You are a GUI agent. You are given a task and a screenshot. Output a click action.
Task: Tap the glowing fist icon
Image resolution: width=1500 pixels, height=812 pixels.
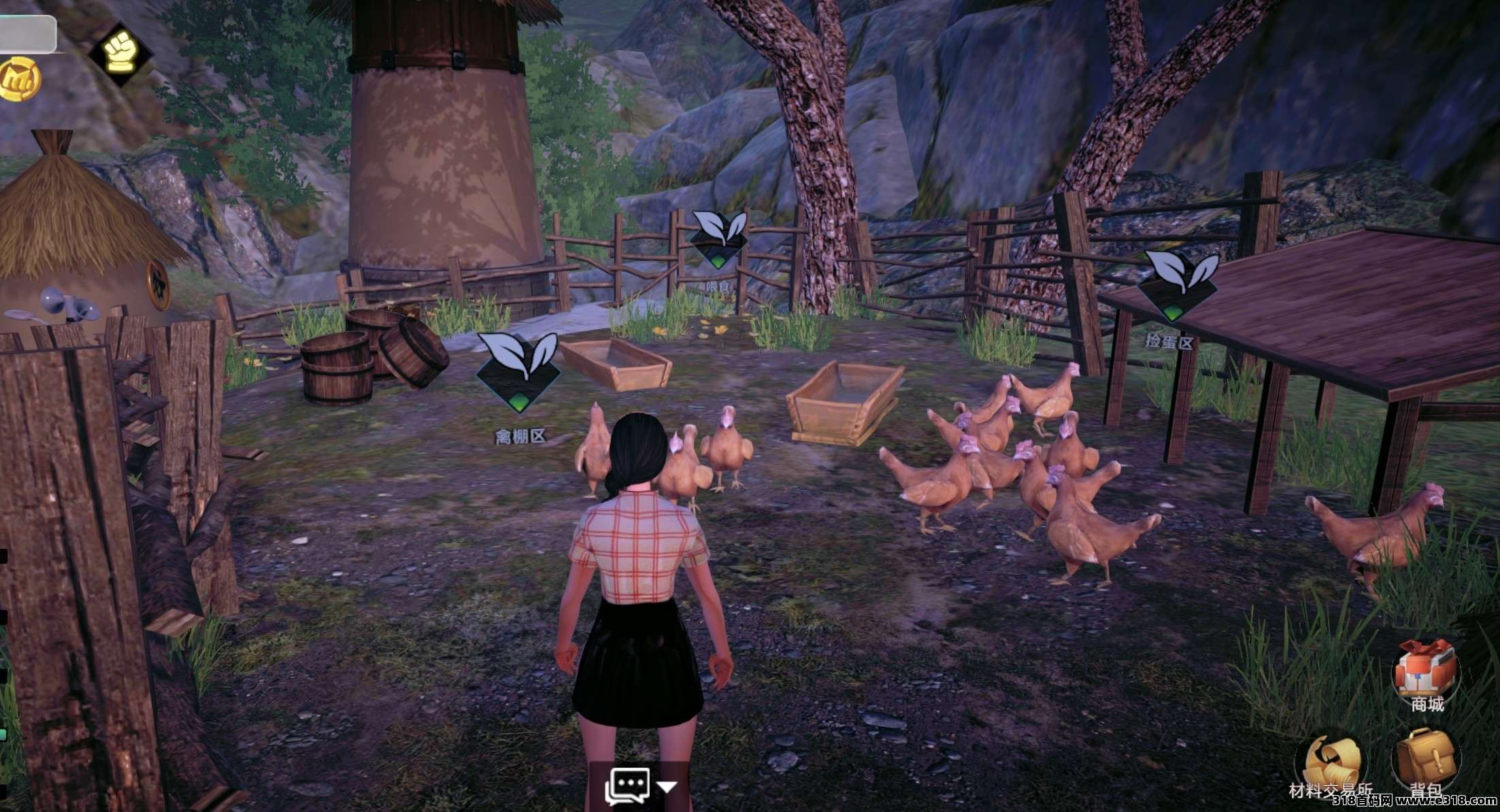(x=120, y=51)
